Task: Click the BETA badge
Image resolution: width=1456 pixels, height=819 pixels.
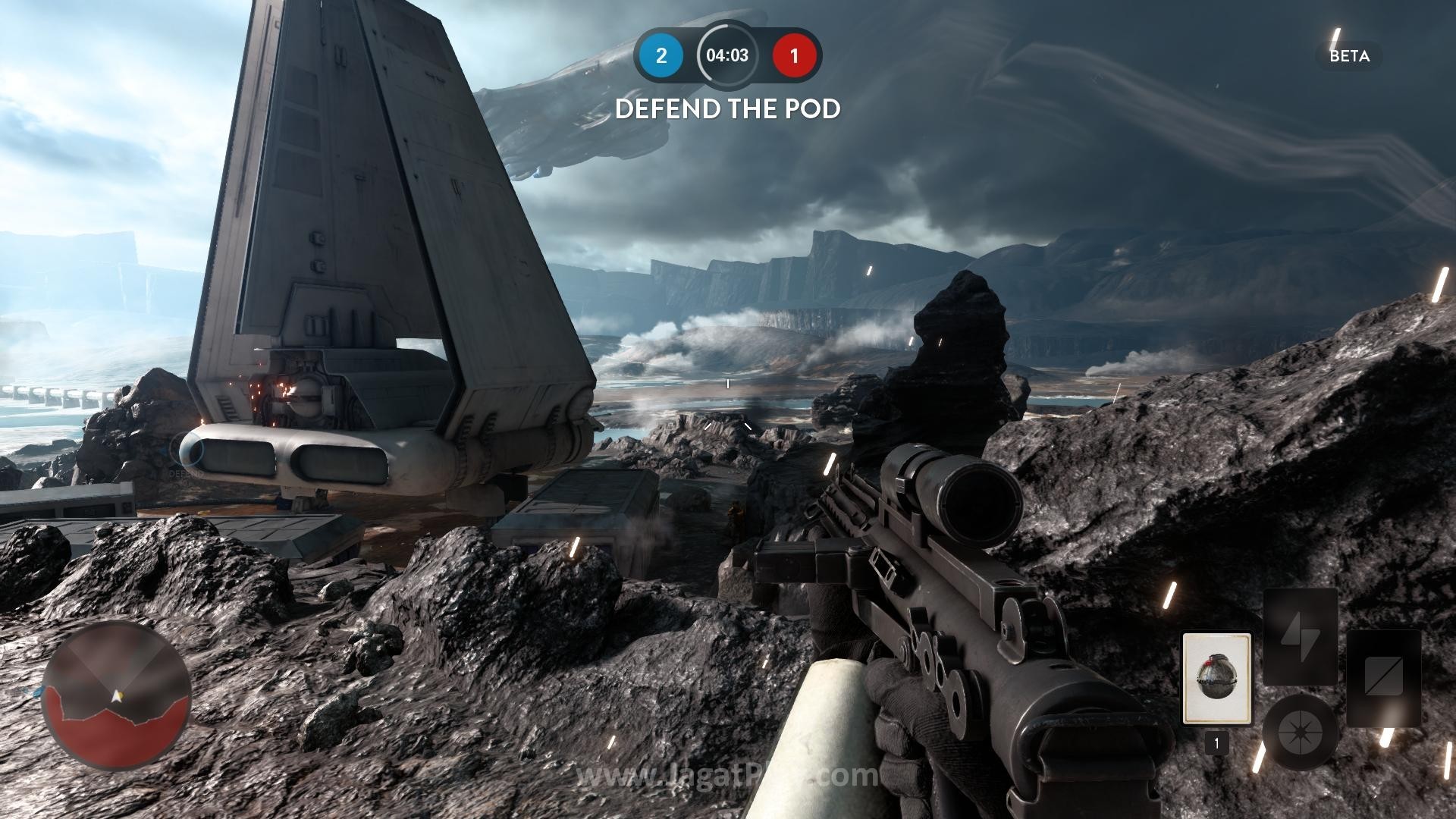Action: point(1349,56)
